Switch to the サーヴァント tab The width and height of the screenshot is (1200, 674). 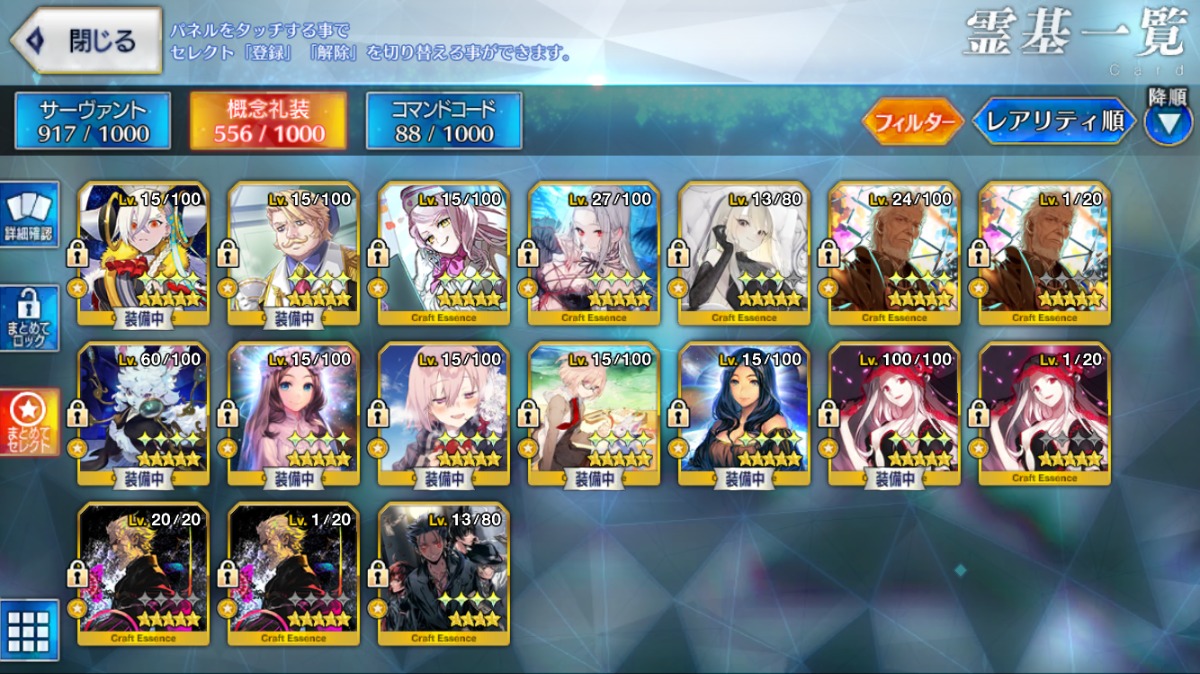pyautogui.click(x=93, y=121)
